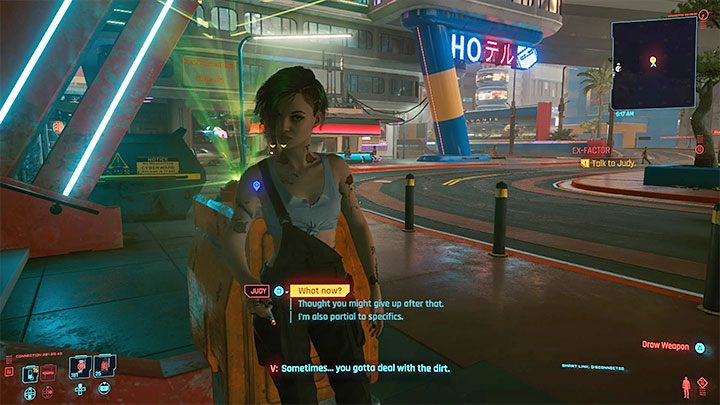Open the minimap
This screenshot has height=405, width=720.
[x=654, y=63]
